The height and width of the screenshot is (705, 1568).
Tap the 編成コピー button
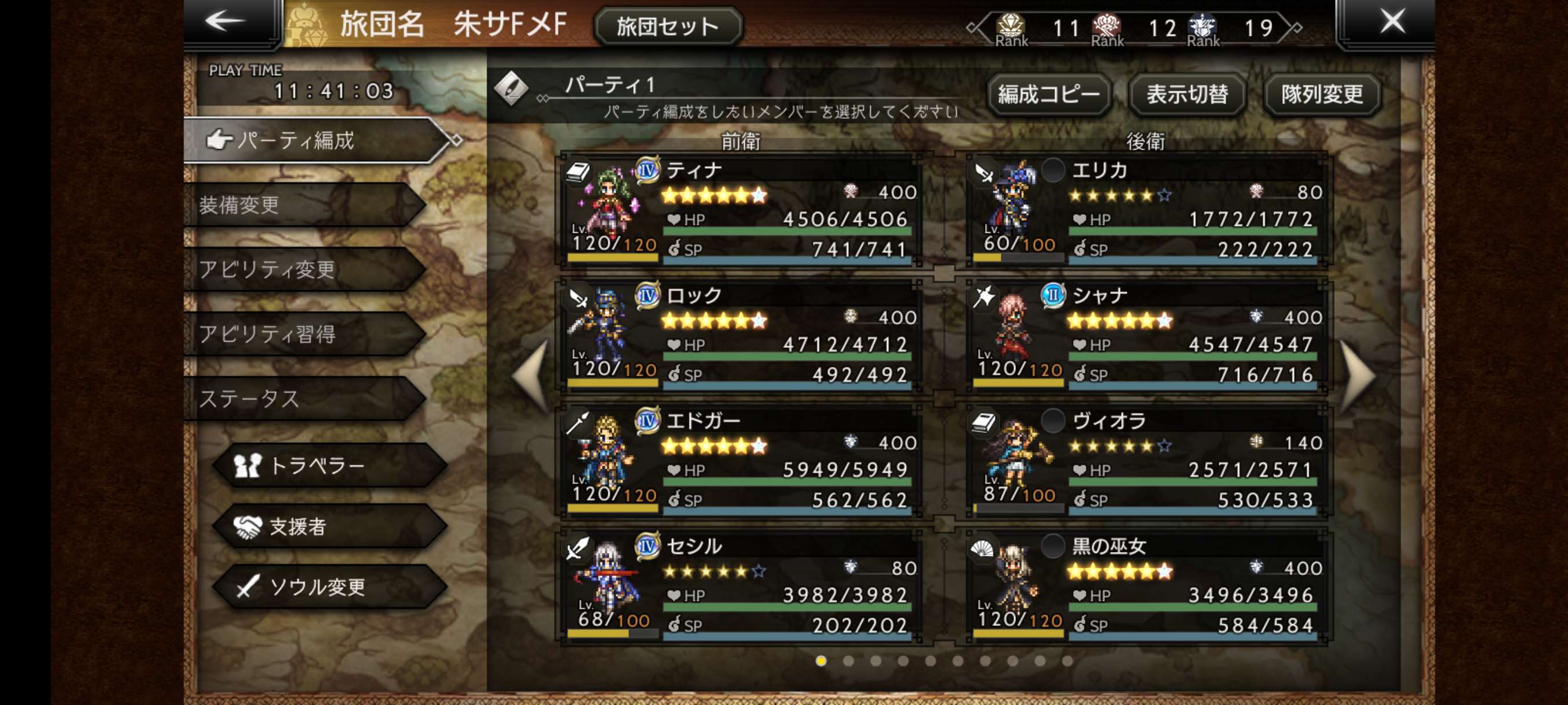pos(1048,94)
